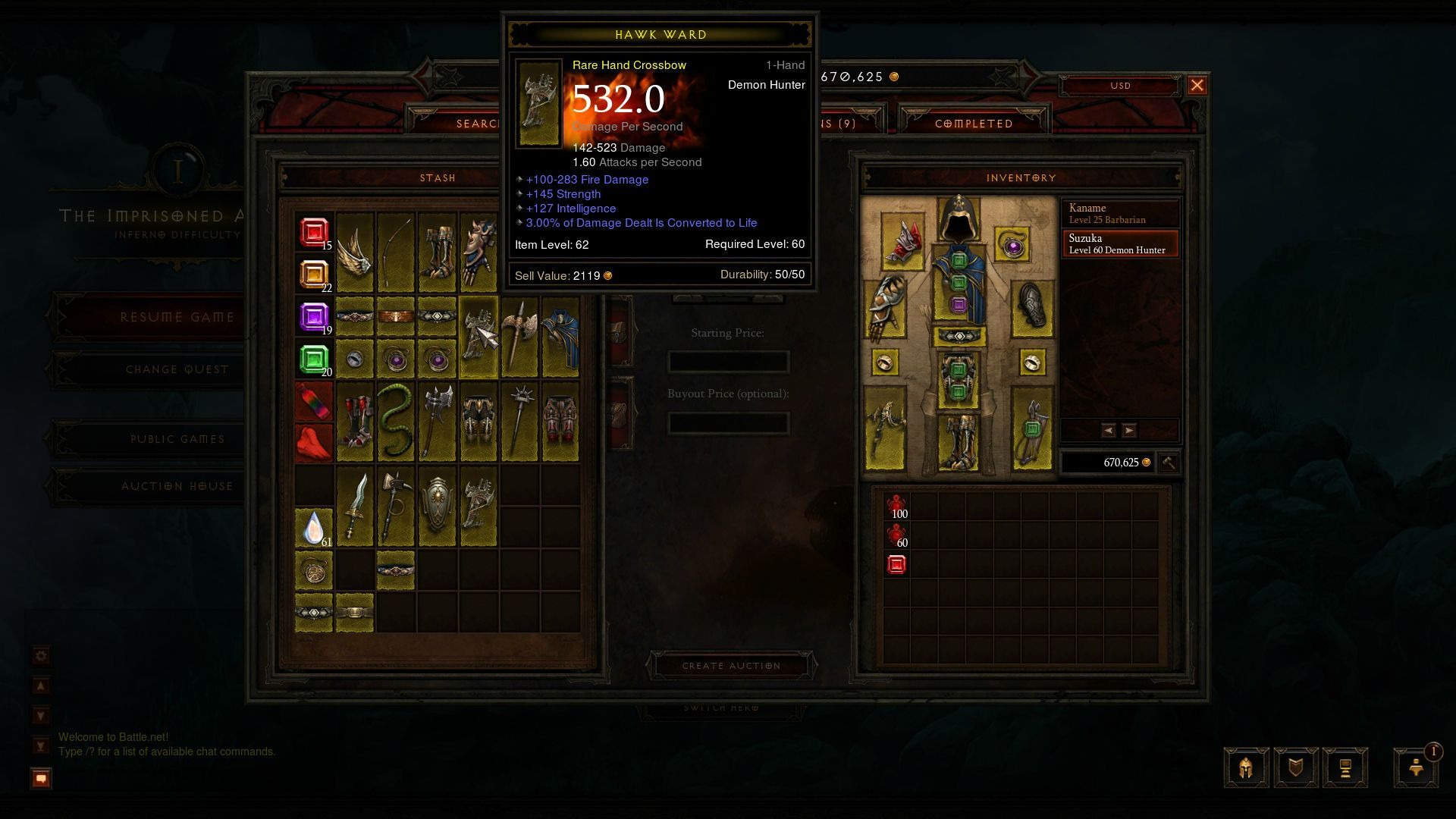Image resolution: width=1456 pixels, height=819 pixels.
Task: Select Suzuka, Level 60 Demon Hunter, from hero list
Action: [1119, 243]
